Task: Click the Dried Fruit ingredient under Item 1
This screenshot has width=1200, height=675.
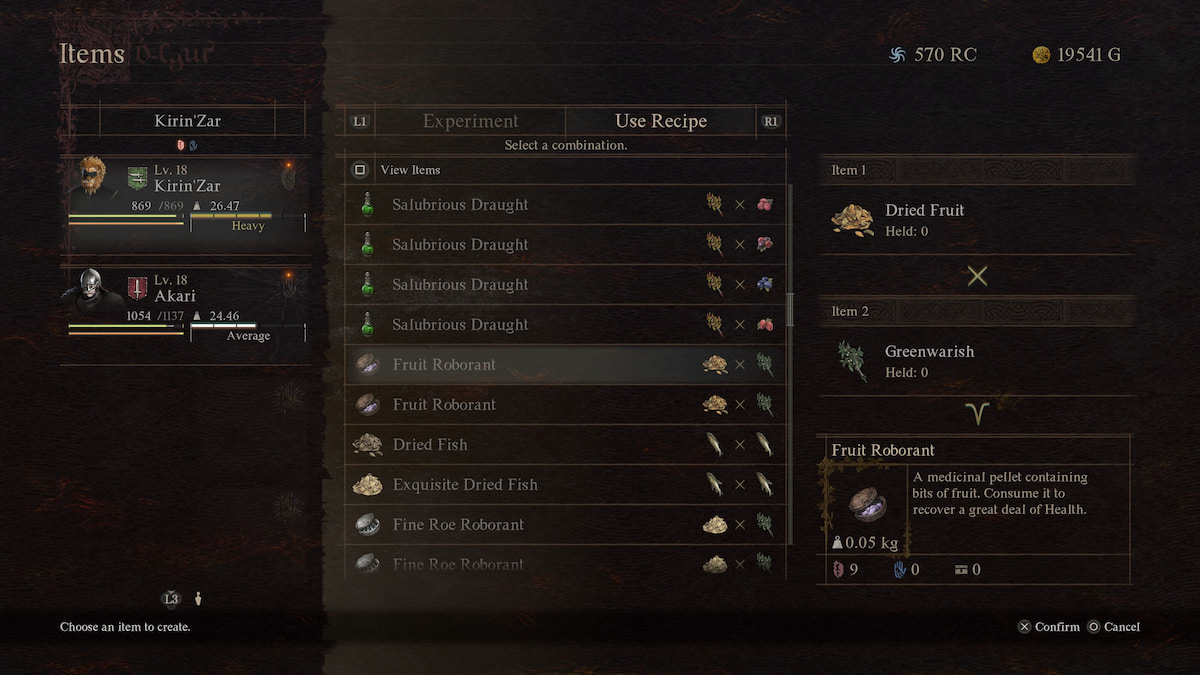Action: click(924, 219)
